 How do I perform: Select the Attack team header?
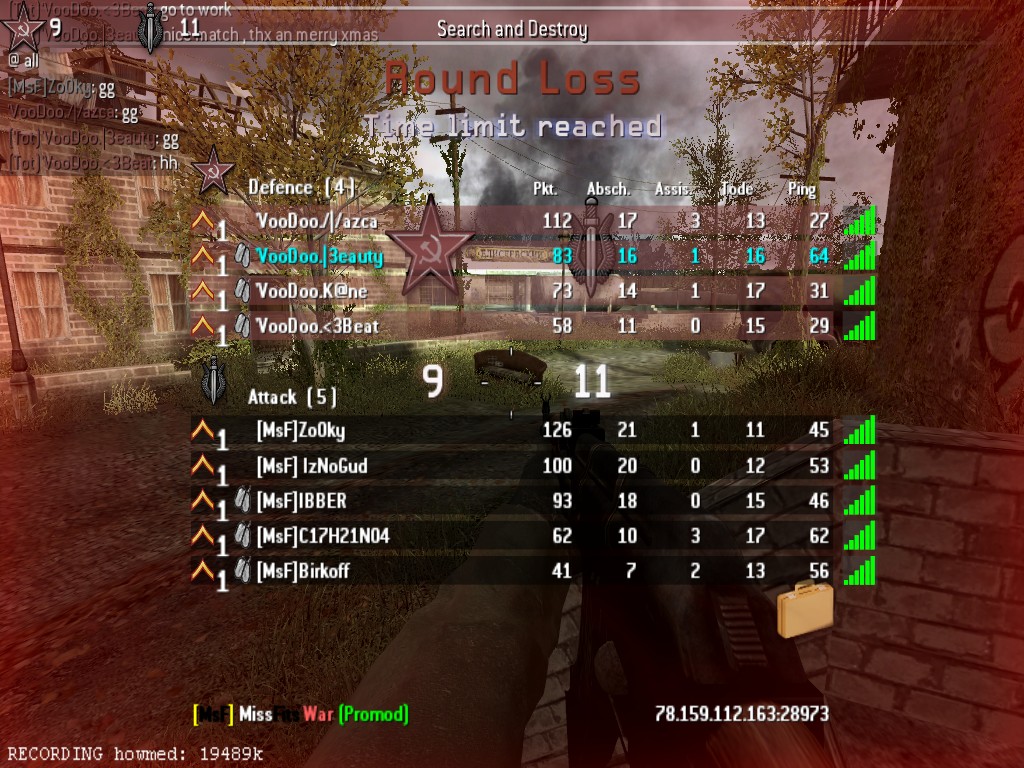tap(292, 397)
